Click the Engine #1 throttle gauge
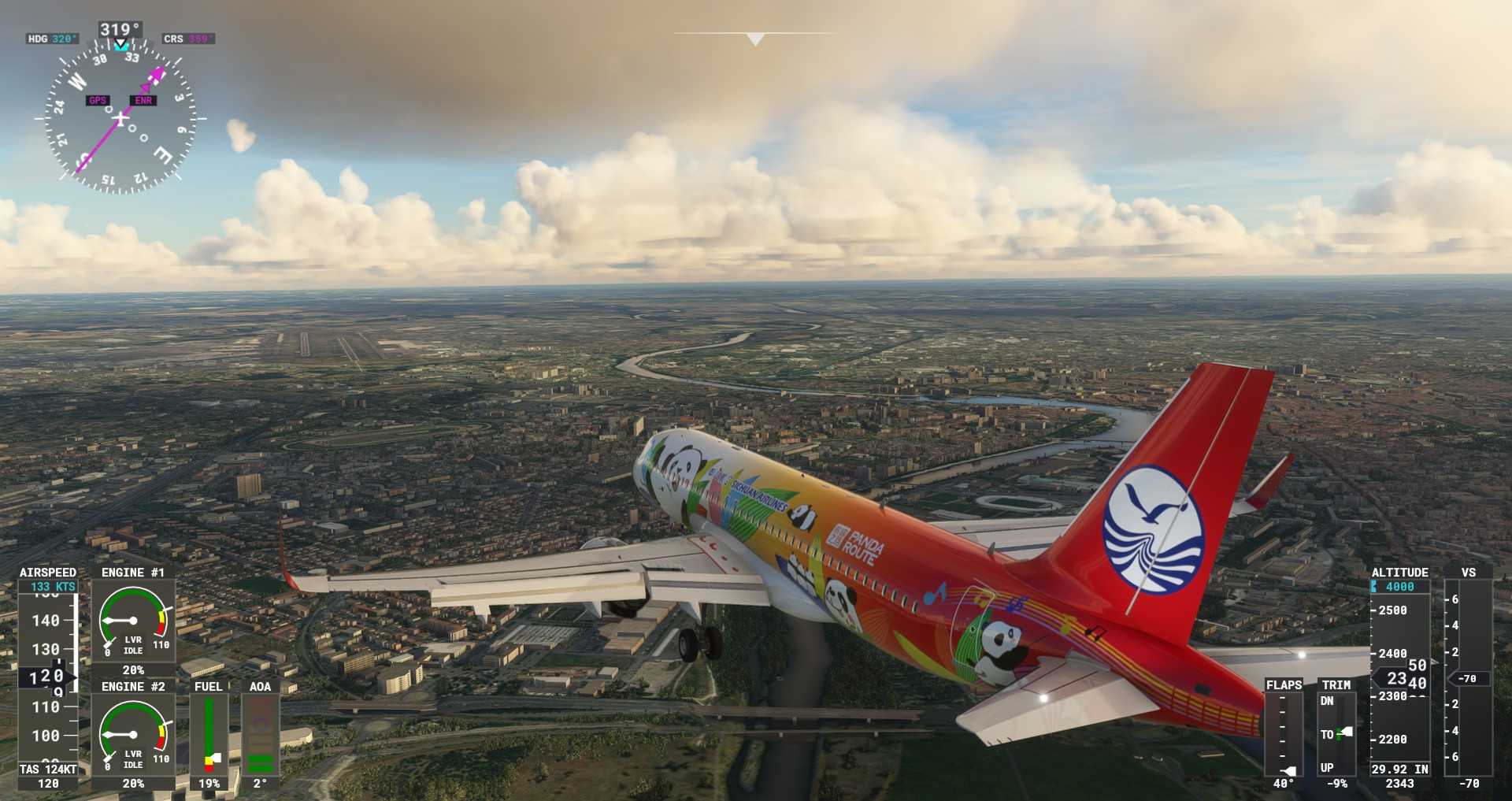This screenshot has width=1512, height=801. tap(133, 621)
